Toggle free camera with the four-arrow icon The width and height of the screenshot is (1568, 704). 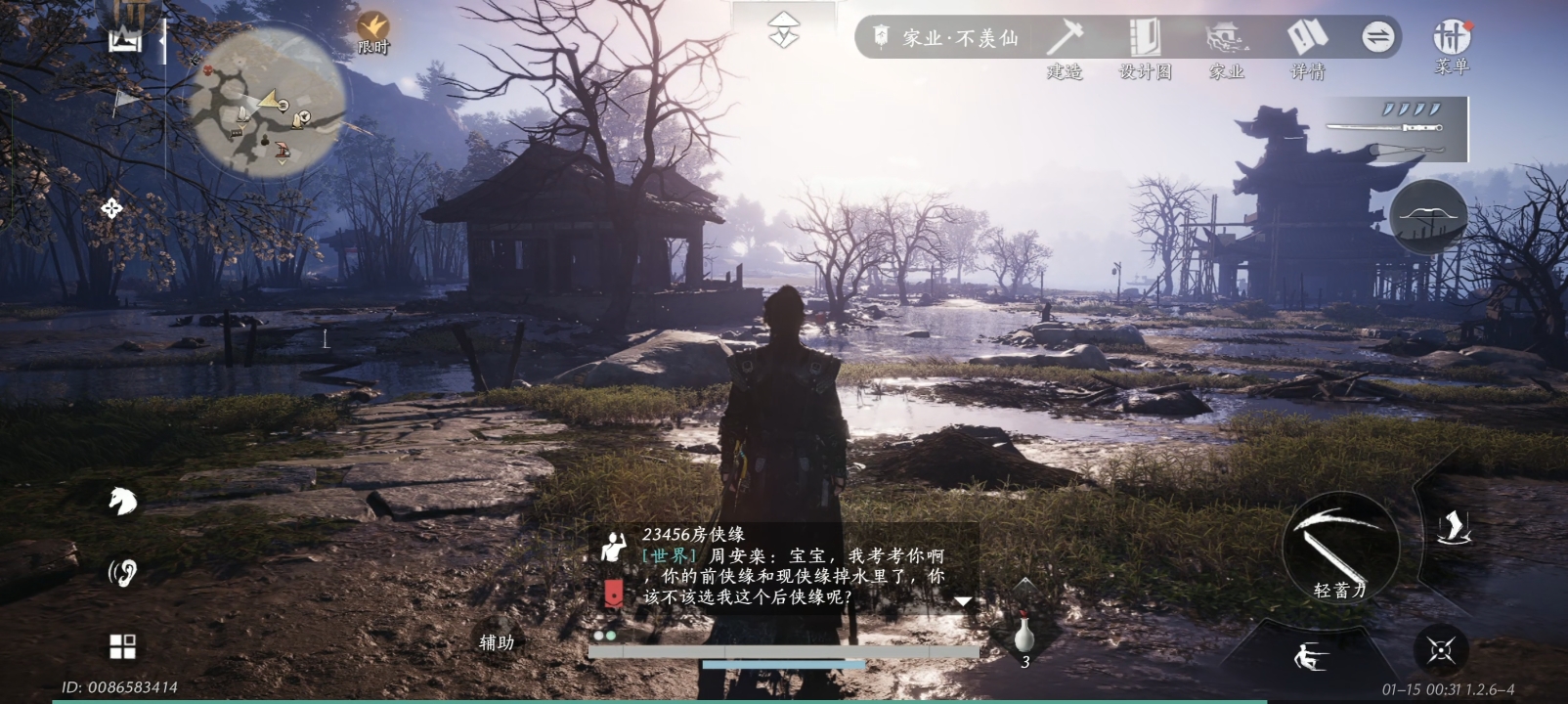click(x=112, y=206)
